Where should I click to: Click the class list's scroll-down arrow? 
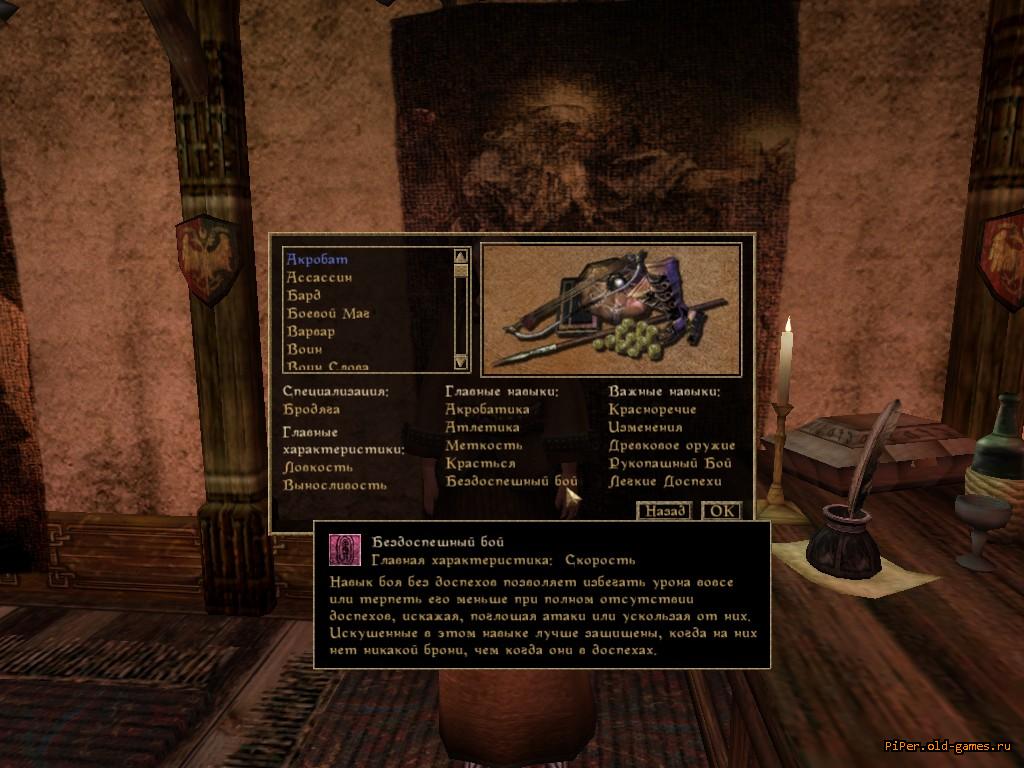click(x=461, y=361)
